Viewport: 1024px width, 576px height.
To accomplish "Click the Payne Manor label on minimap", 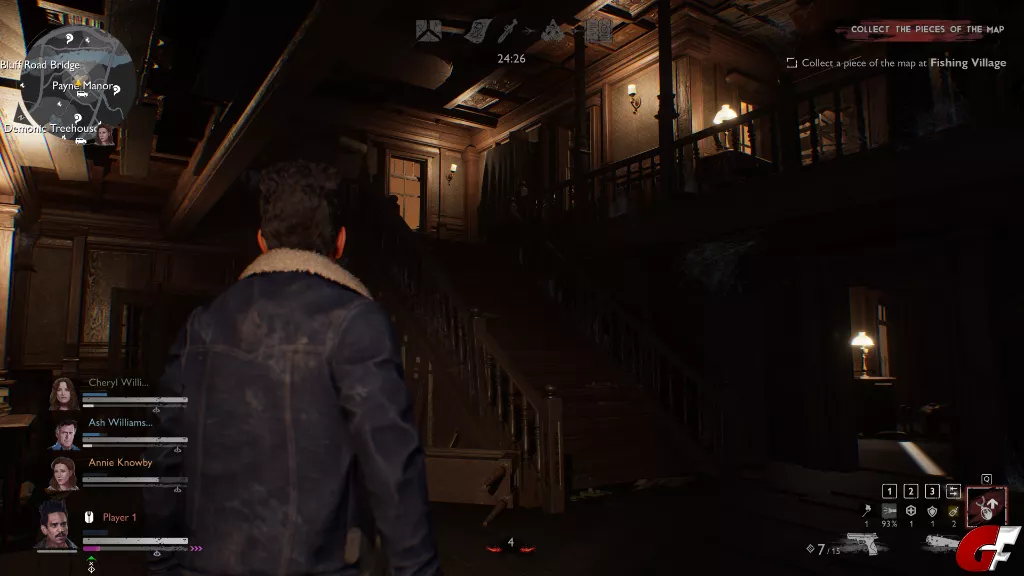I will [83, 86].
